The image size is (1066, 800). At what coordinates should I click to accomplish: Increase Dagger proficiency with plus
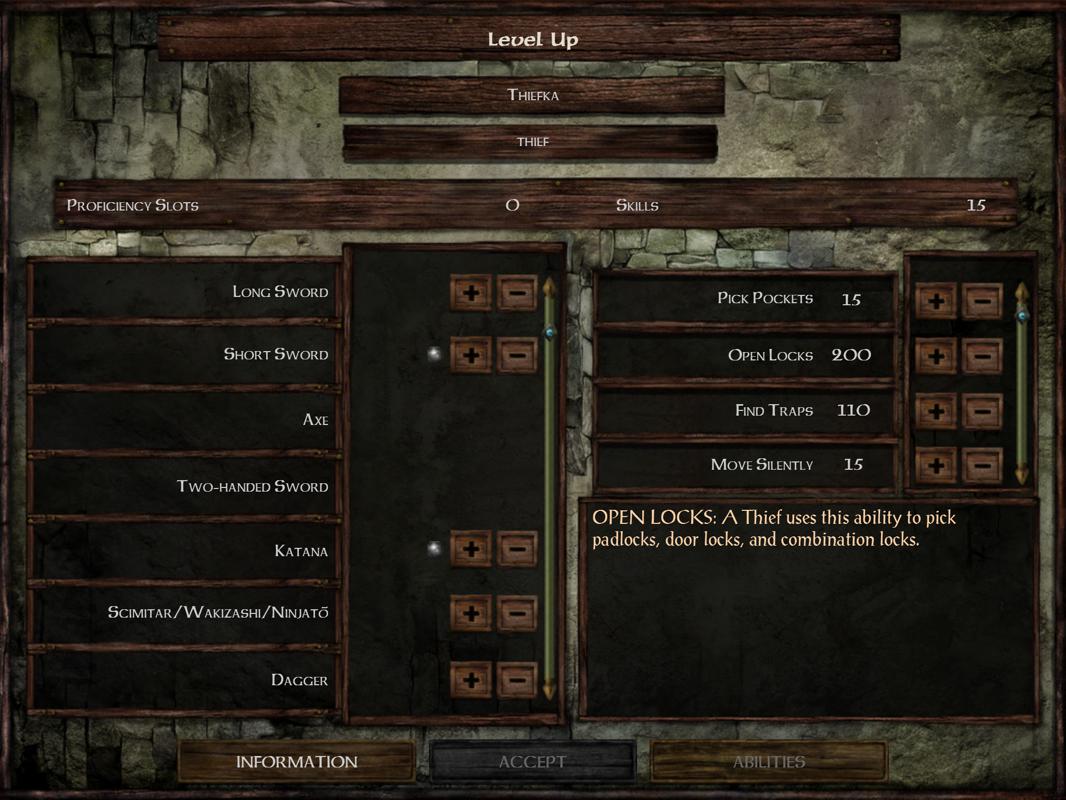click(471, 680)
